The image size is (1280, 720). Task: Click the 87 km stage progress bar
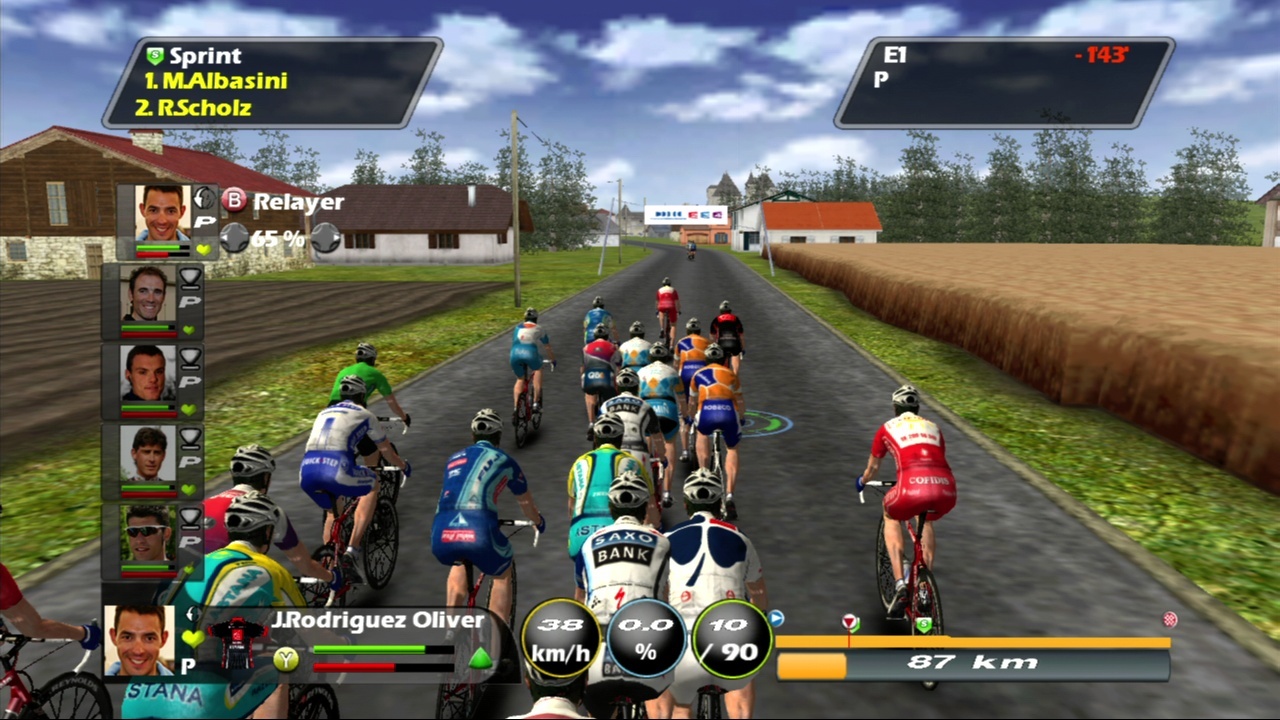point(972,663)
